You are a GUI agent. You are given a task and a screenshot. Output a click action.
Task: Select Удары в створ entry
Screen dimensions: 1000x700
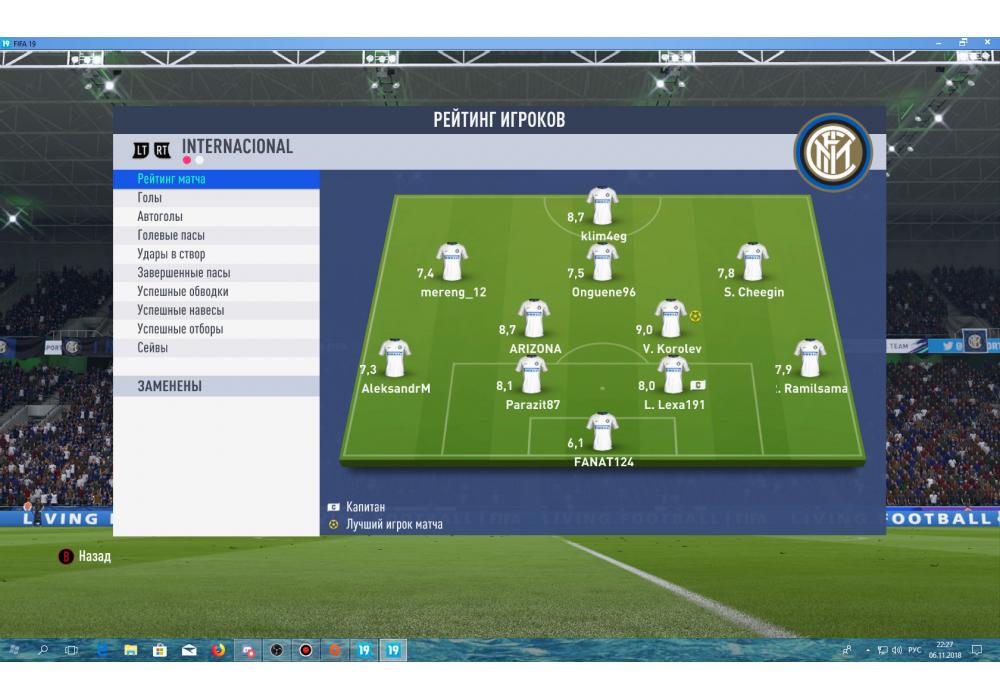tap(171, 255)
